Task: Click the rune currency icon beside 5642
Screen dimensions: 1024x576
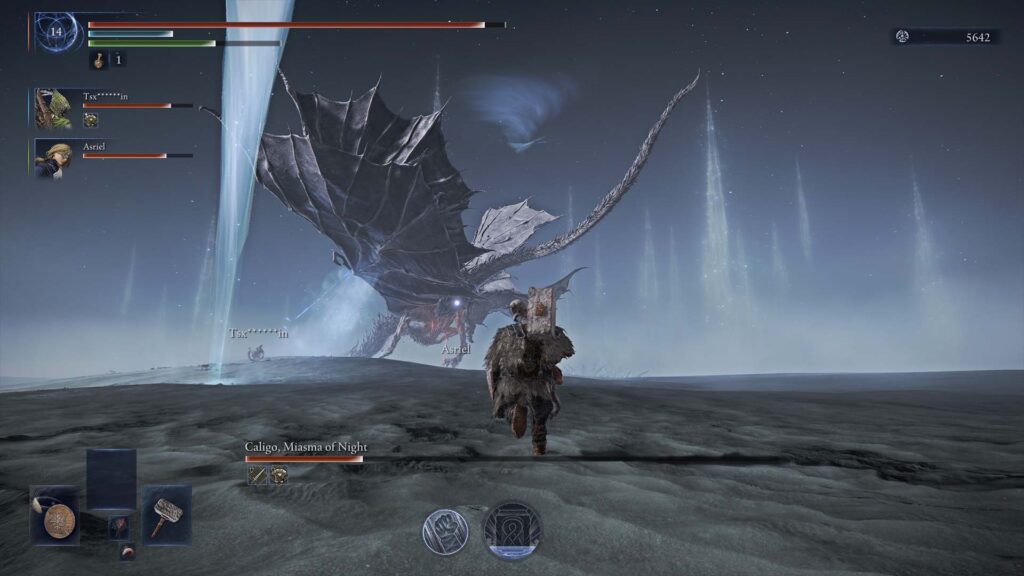Action: (903, 37)
